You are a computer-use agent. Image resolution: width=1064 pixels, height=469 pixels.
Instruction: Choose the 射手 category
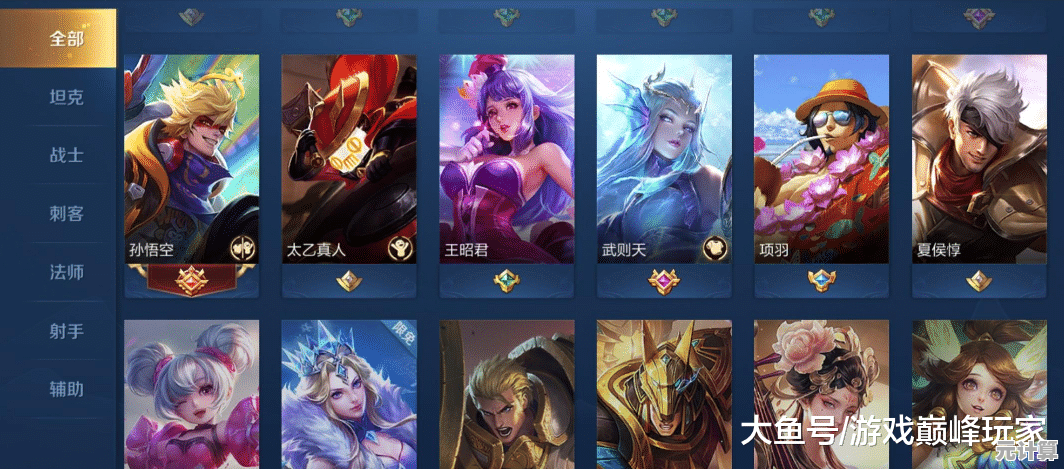coord(66,330)
